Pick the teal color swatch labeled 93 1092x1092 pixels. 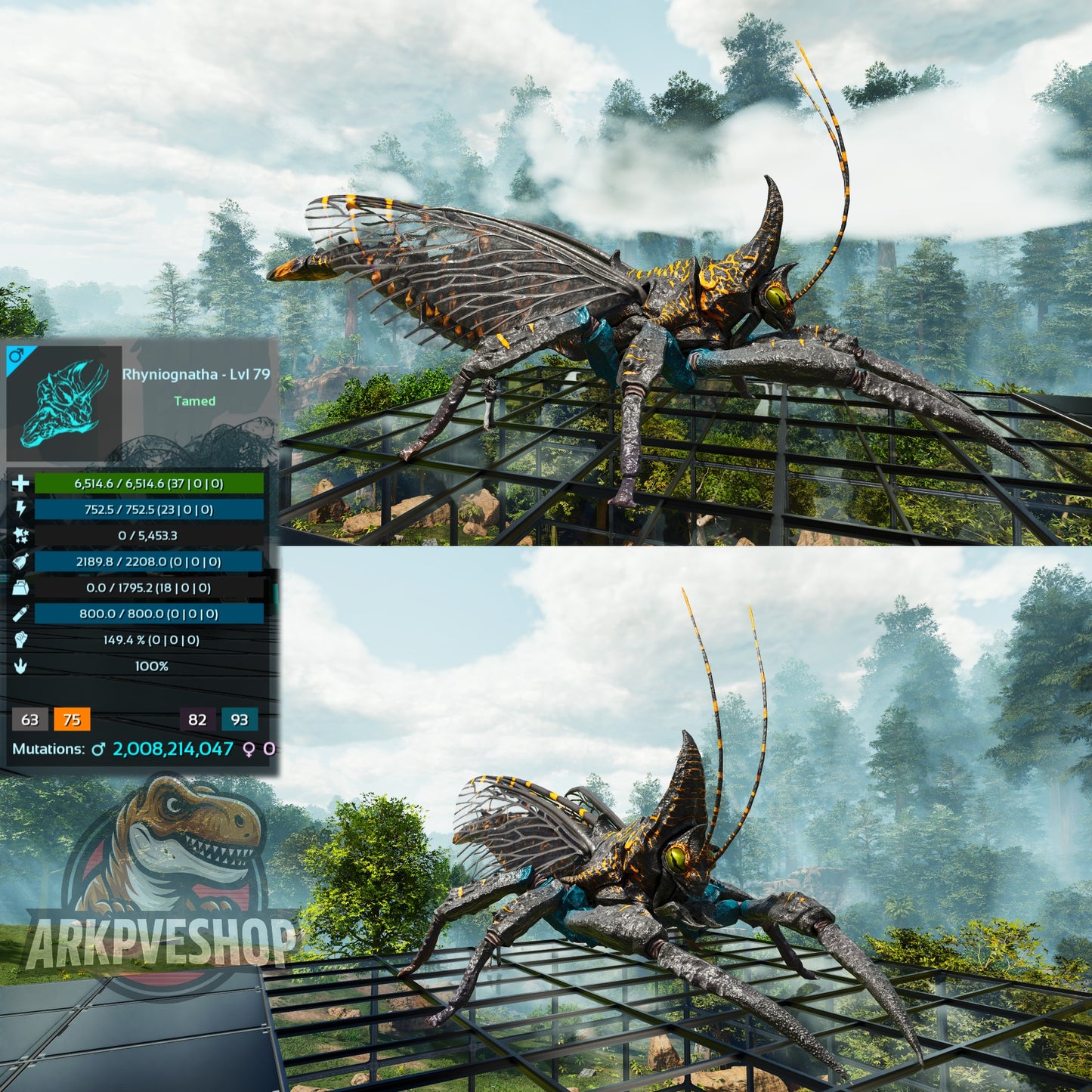[240, 719]
